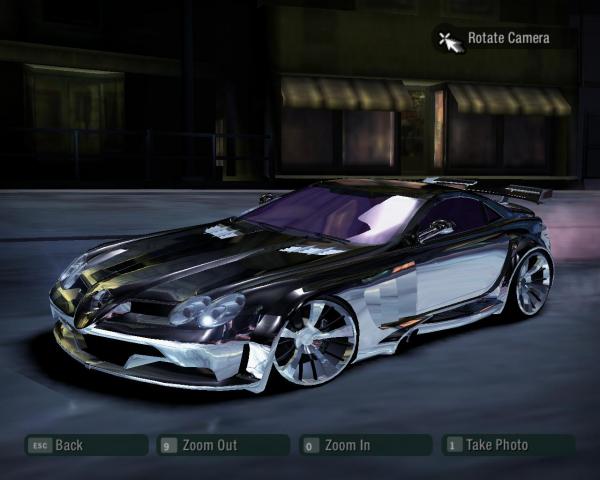The image size is (600, 480).
Task: Go Back from photo mode
Action: pos(84,445)
